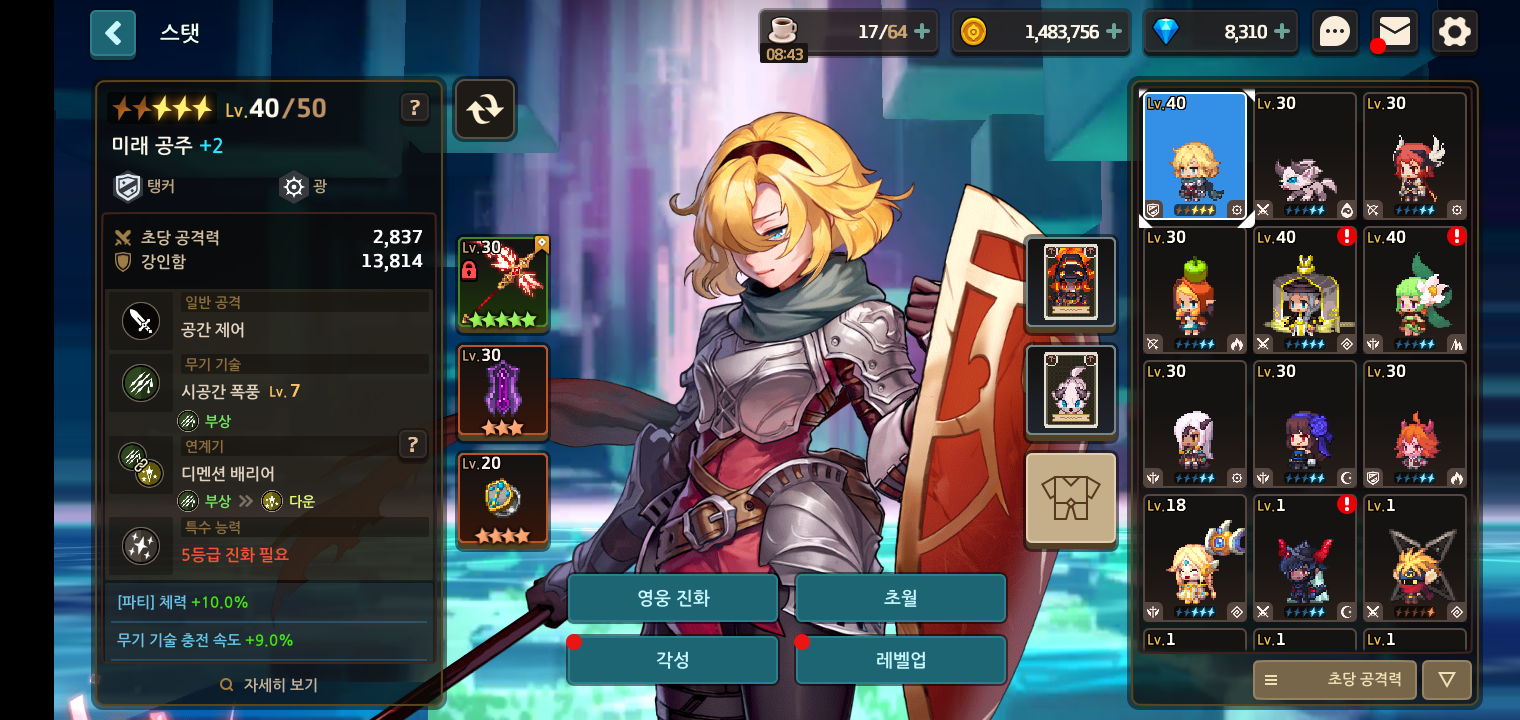Image resolution: width=1520 pixels, height=720 pixels.
Task: Open the mailbox envelope icon
Action: click(1394, 32)
